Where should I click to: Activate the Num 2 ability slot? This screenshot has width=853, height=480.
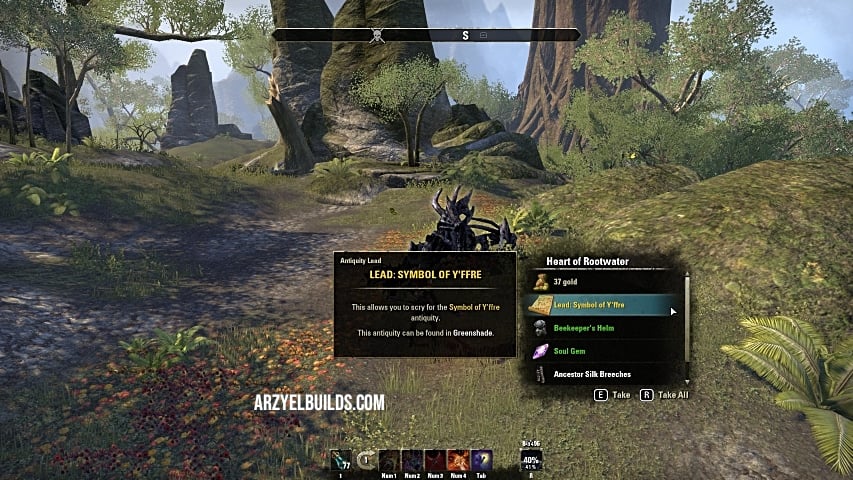tap(412, 460)
